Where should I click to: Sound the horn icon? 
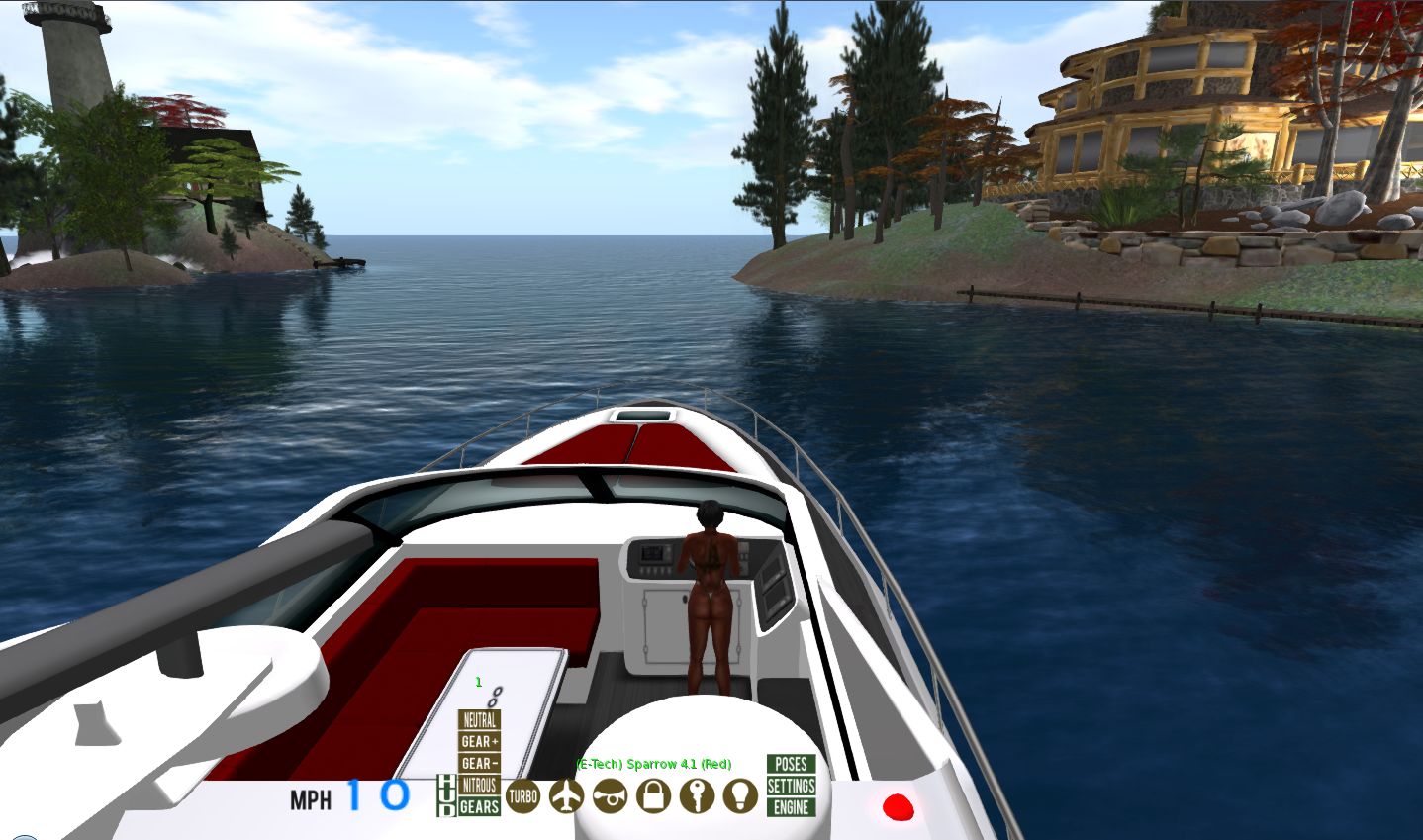pos(610,795)
